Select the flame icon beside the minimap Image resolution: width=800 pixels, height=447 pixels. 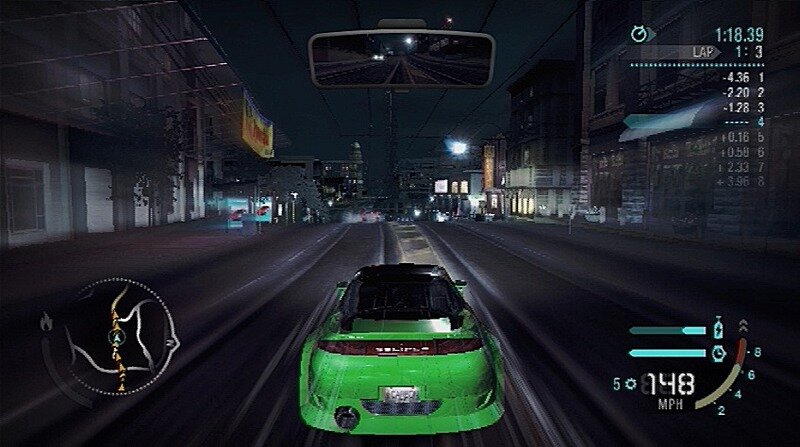(46, 322)
